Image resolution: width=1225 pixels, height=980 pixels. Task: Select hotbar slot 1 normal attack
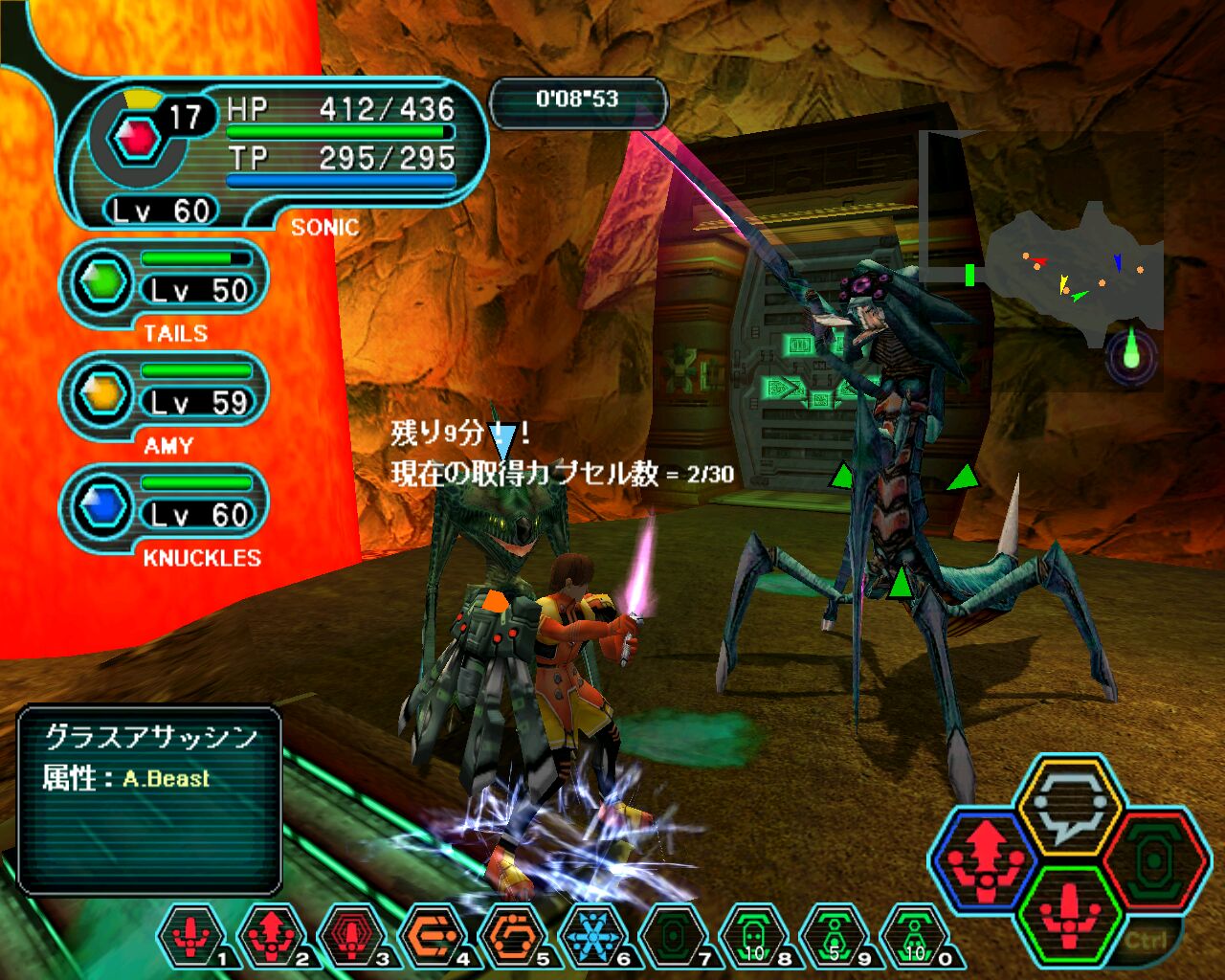[x=191, y=936]
